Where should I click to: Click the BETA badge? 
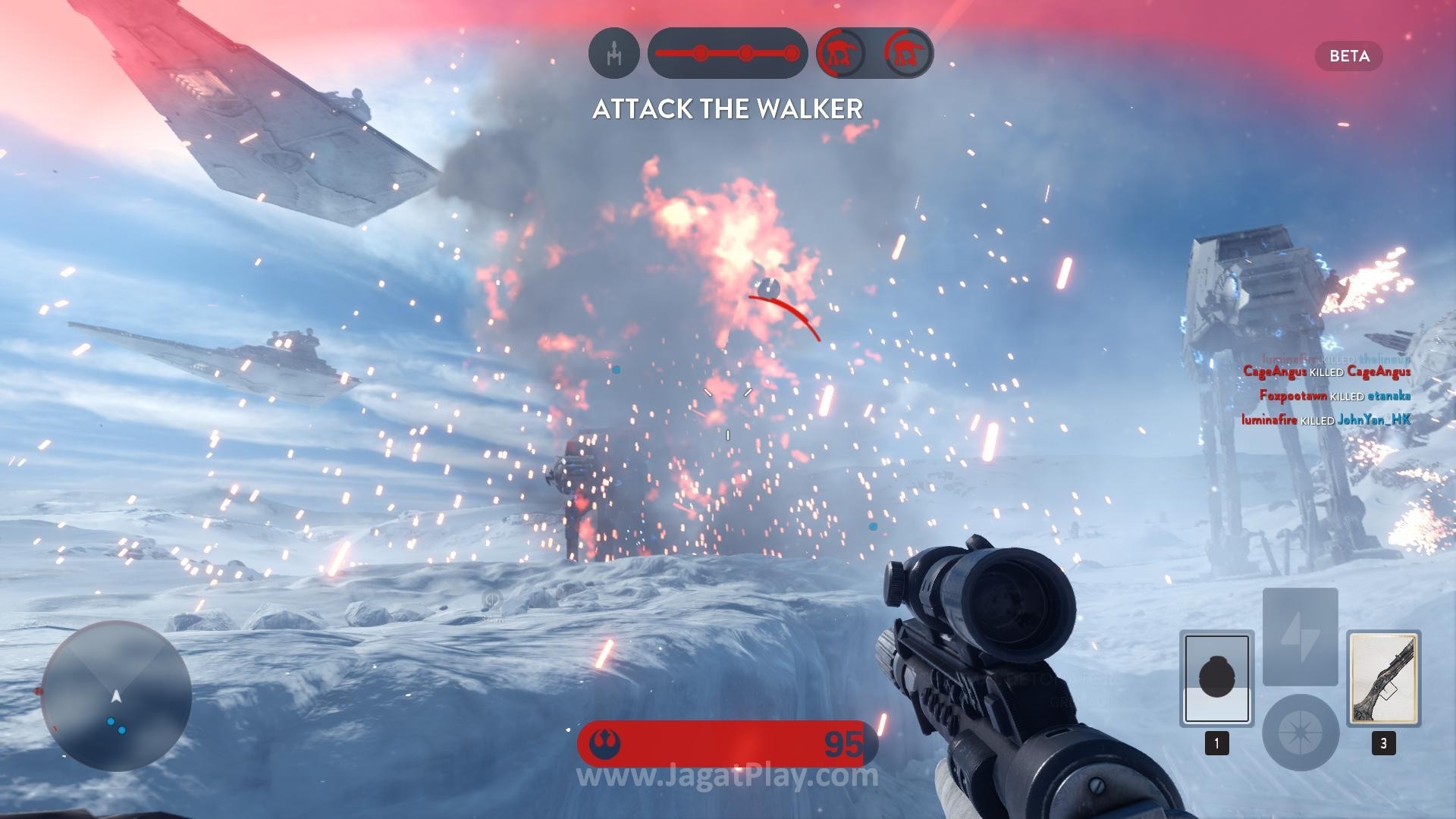click(1349, 56)
